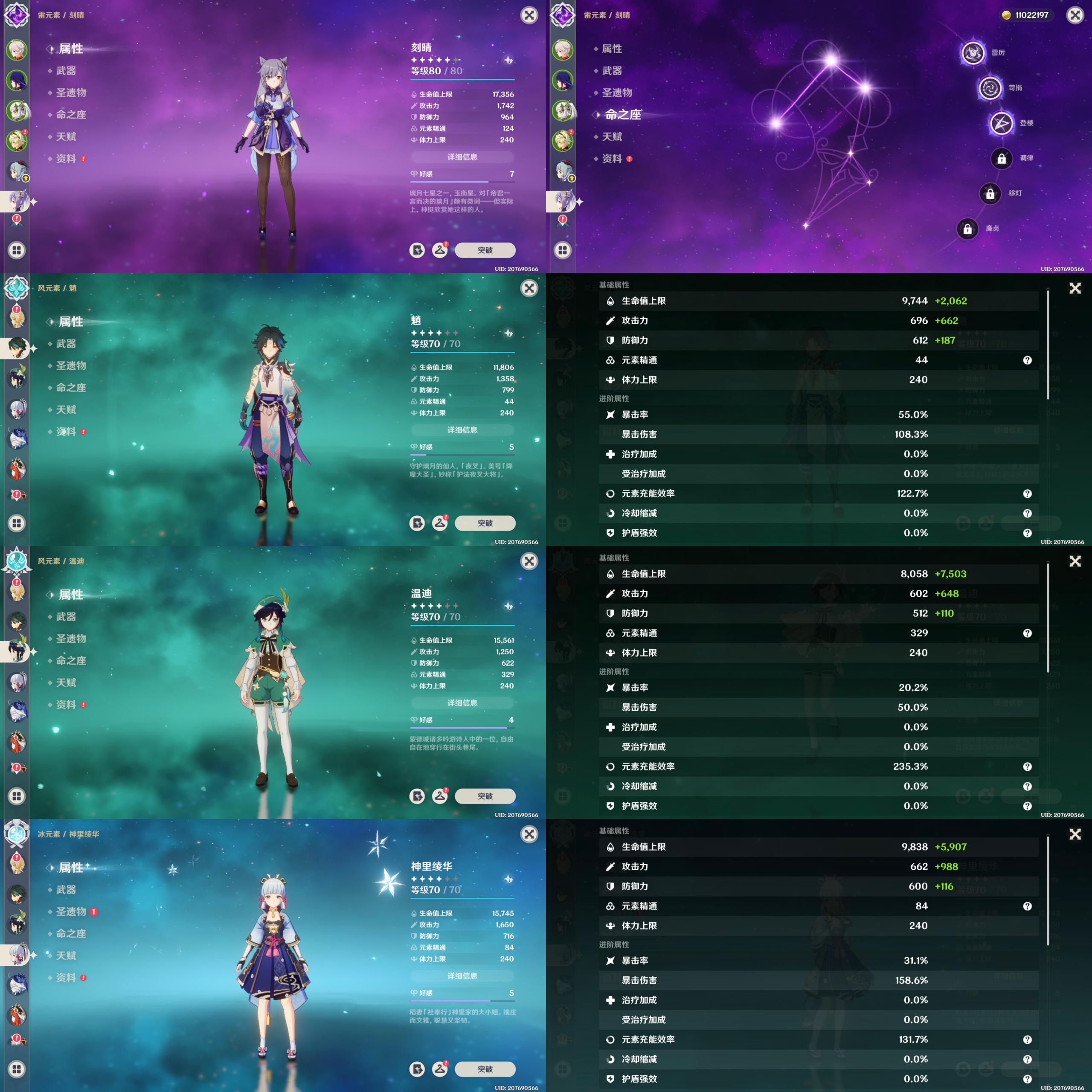
Task: Open 武器 tab on 神里绫华's screen
Action: (66, 889)
